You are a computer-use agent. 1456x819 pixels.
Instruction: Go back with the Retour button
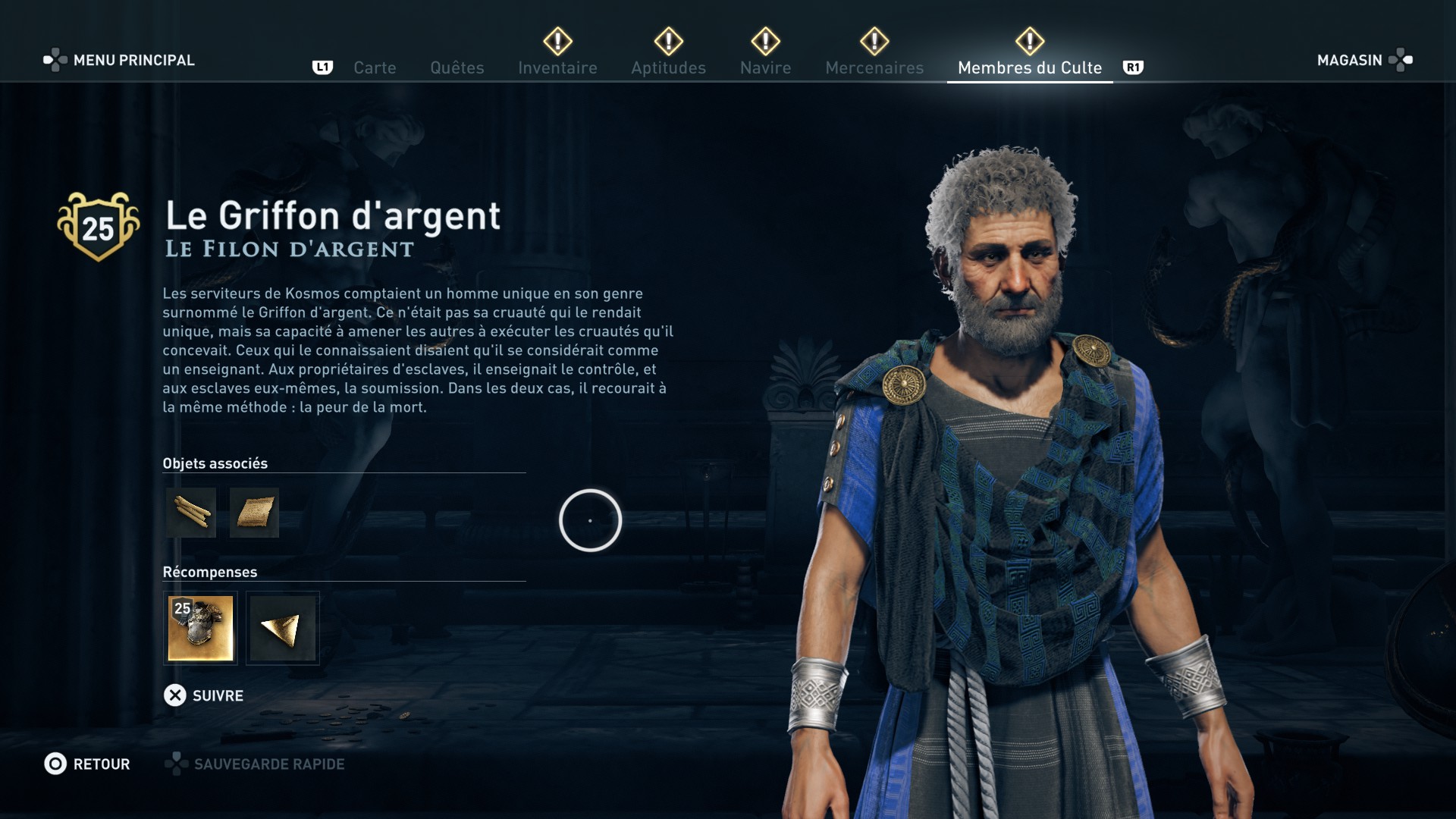pyautogui.click(x=87, y=764)
